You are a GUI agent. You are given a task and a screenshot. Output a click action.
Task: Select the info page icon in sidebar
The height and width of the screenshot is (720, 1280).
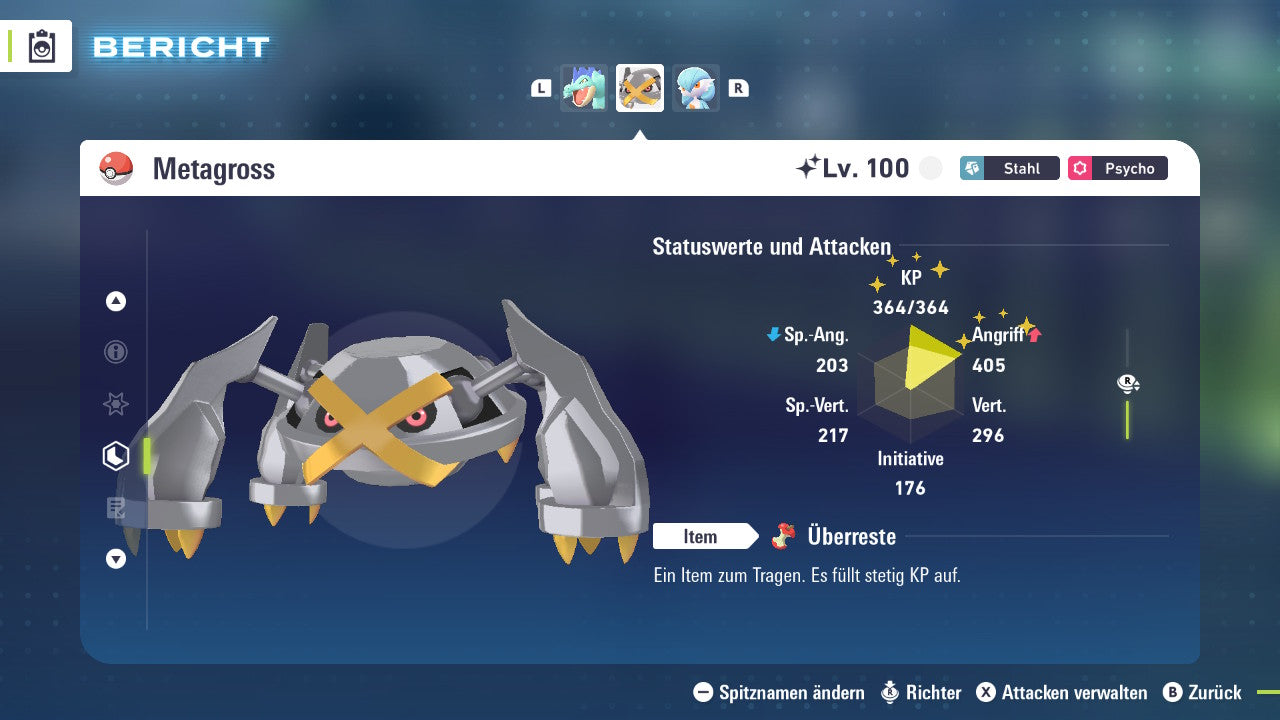[x=115, y=352]
